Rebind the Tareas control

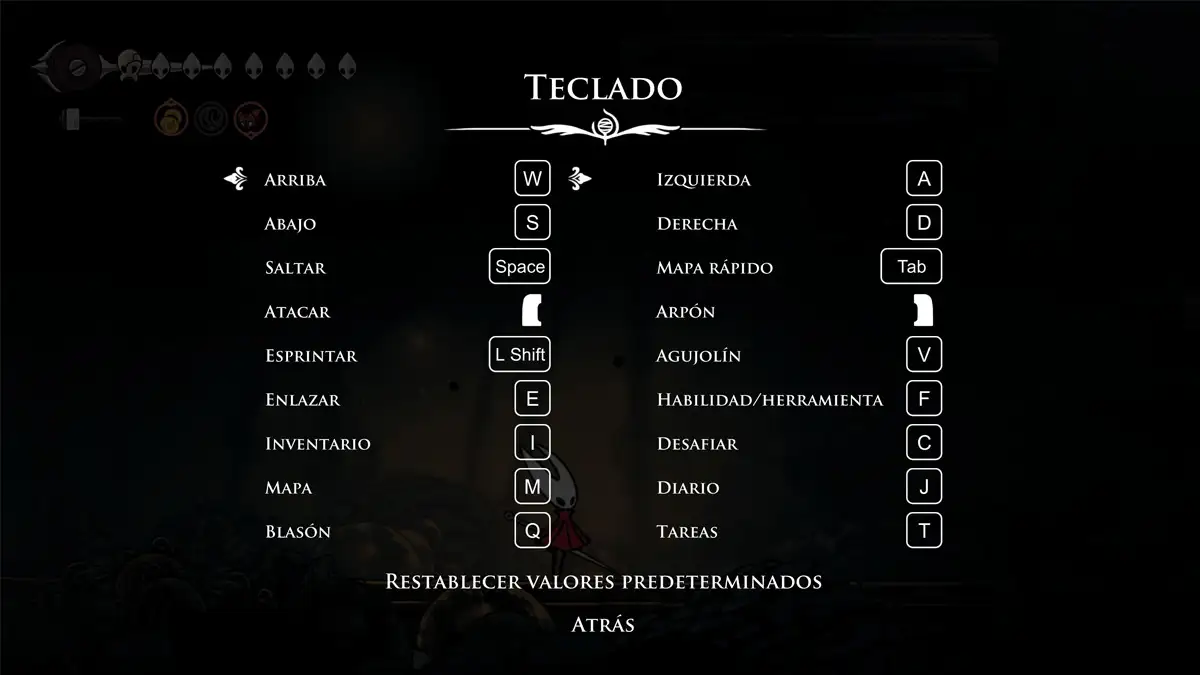click(924, 531)
